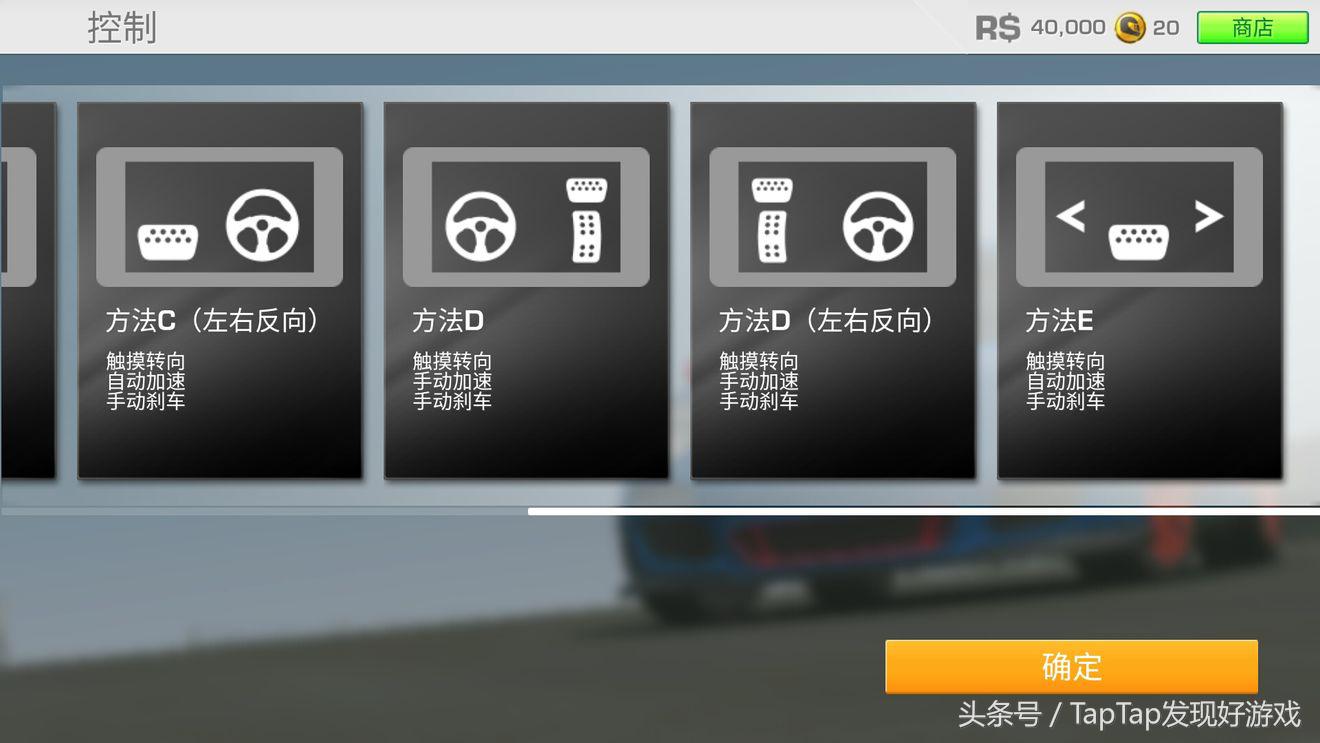This screenshot has width=1320, height=743.
Task: Choose the 方法E control scheme
Action: 1140,290
